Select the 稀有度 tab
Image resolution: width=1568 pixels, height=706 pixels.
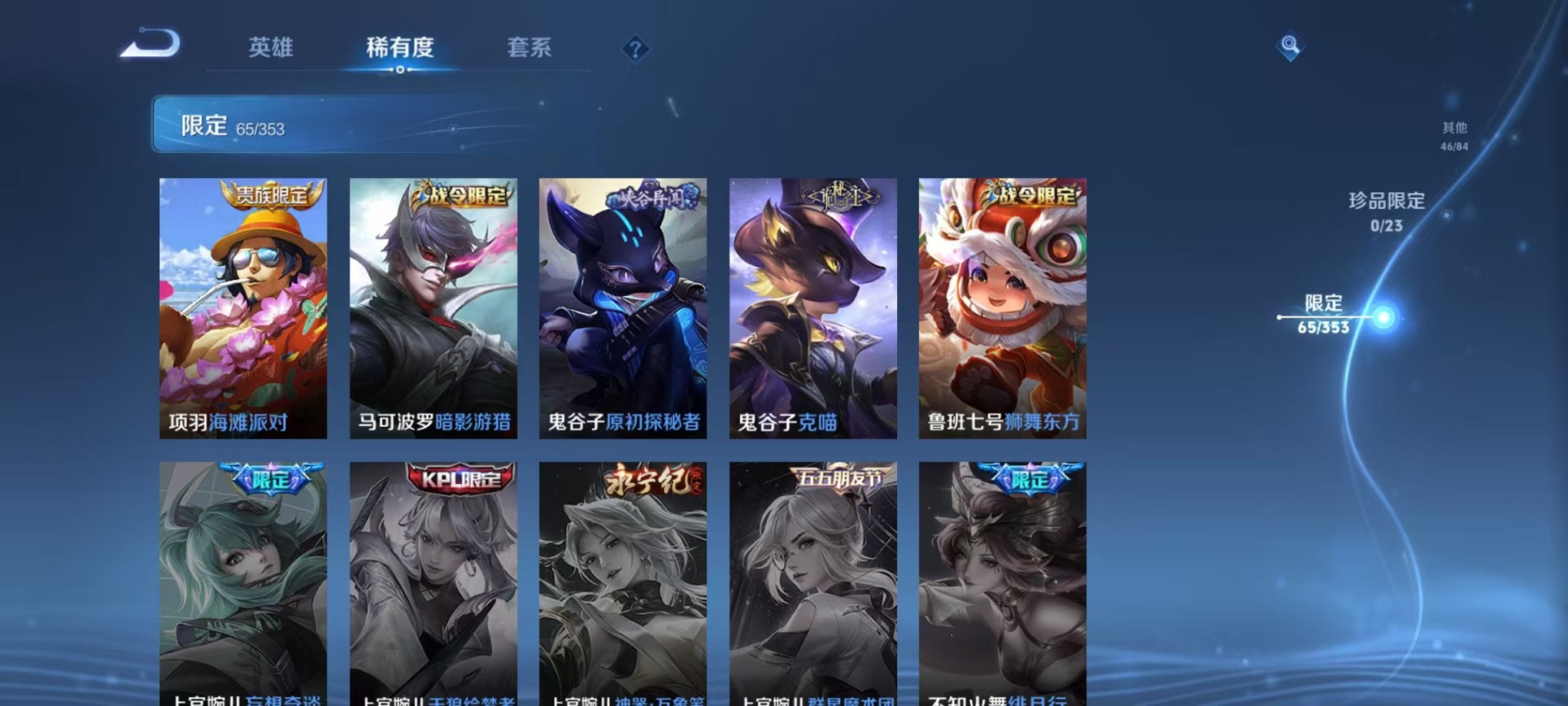401,48
